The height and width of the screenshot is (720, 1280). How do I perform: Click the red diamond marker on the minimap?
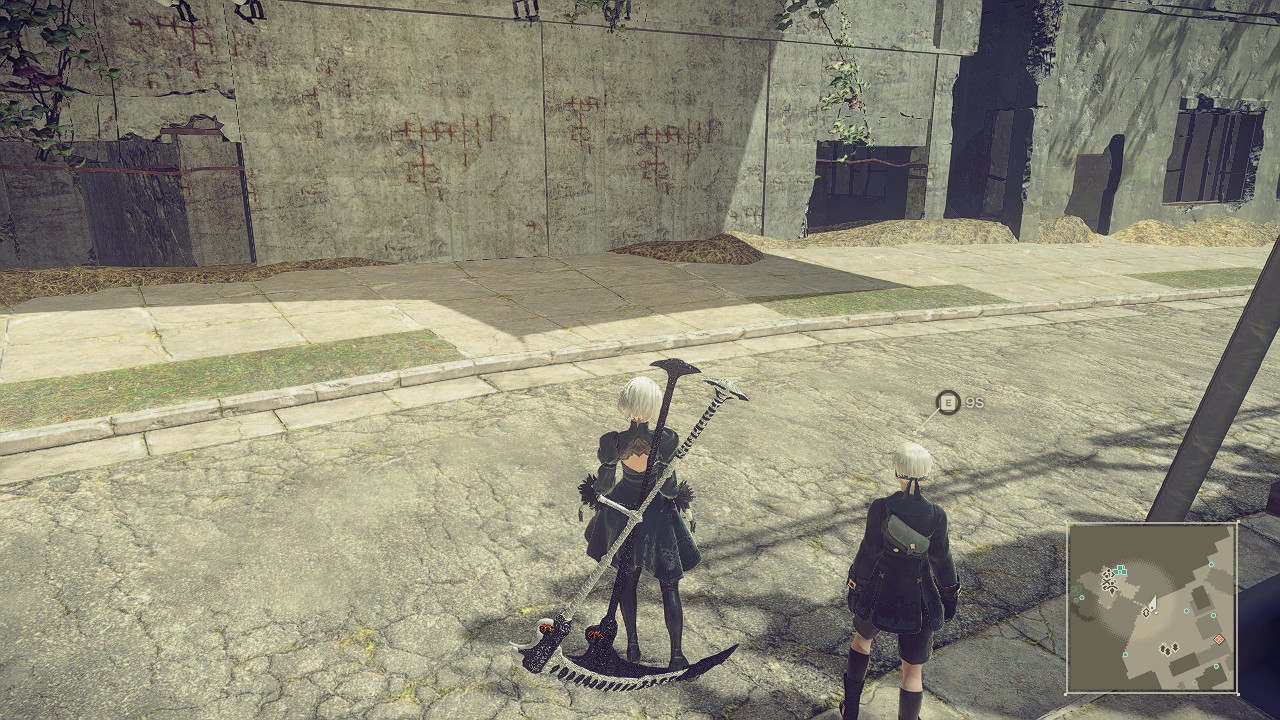[1218, 640]
